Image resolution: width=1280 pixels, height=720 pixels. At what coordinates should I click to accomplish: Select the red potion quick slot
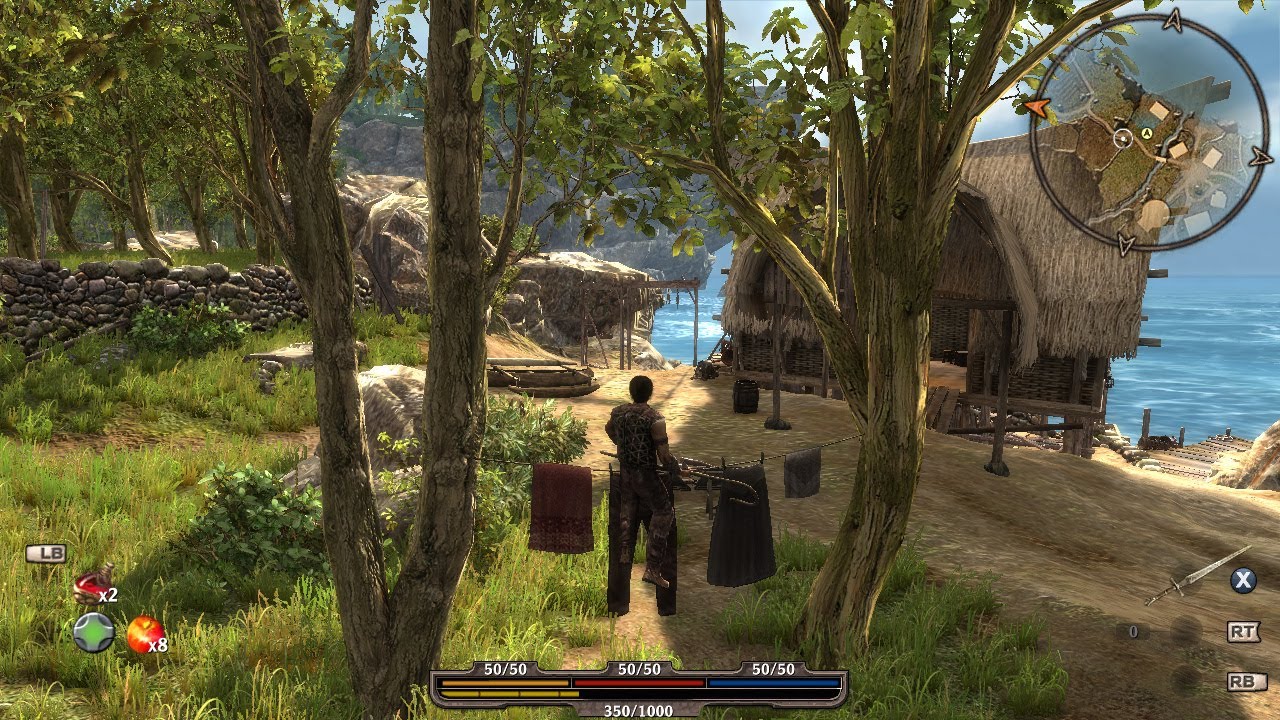coord(93,582)
